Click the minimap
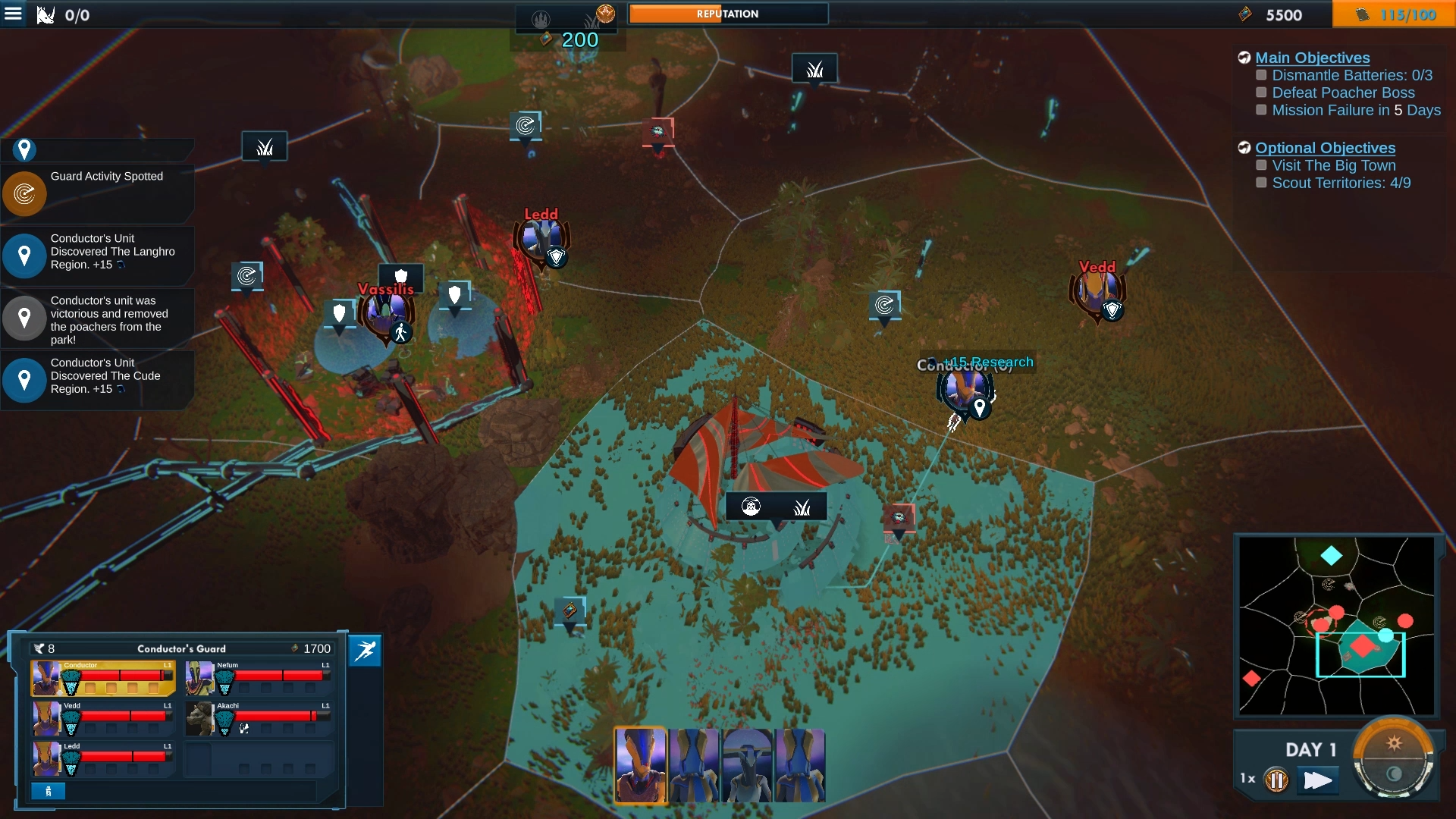Screen dimensions: 1456x819 tap(1336, 626)
